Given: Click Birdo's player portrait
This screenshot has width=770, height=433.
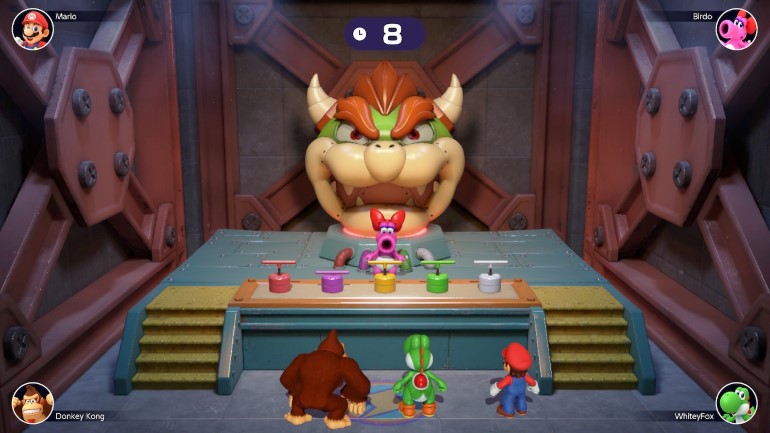Looking at the screenshot, I should 737,29.
